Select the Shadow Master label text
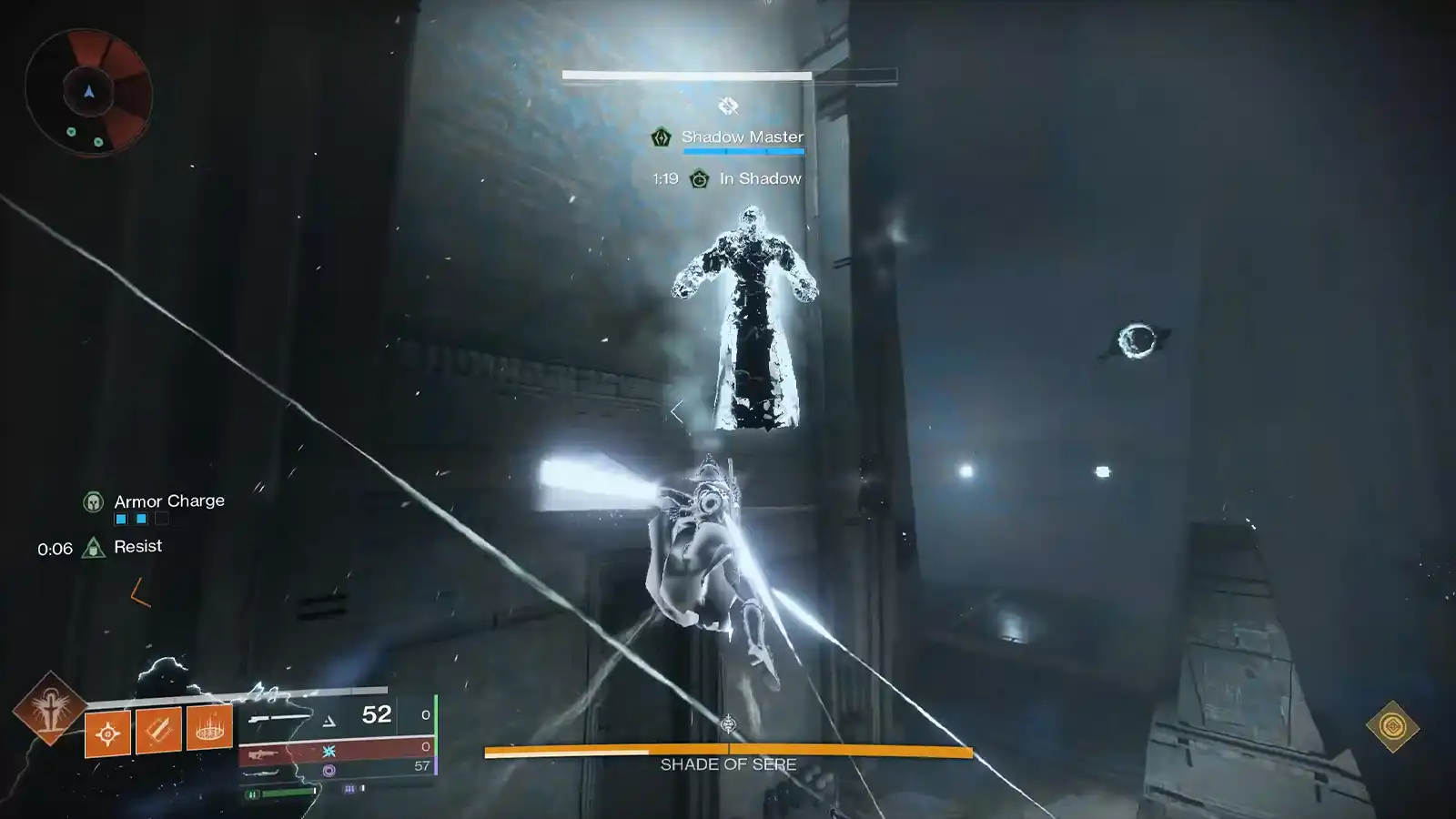This screenshot has height=819, width=1456. 743,137
